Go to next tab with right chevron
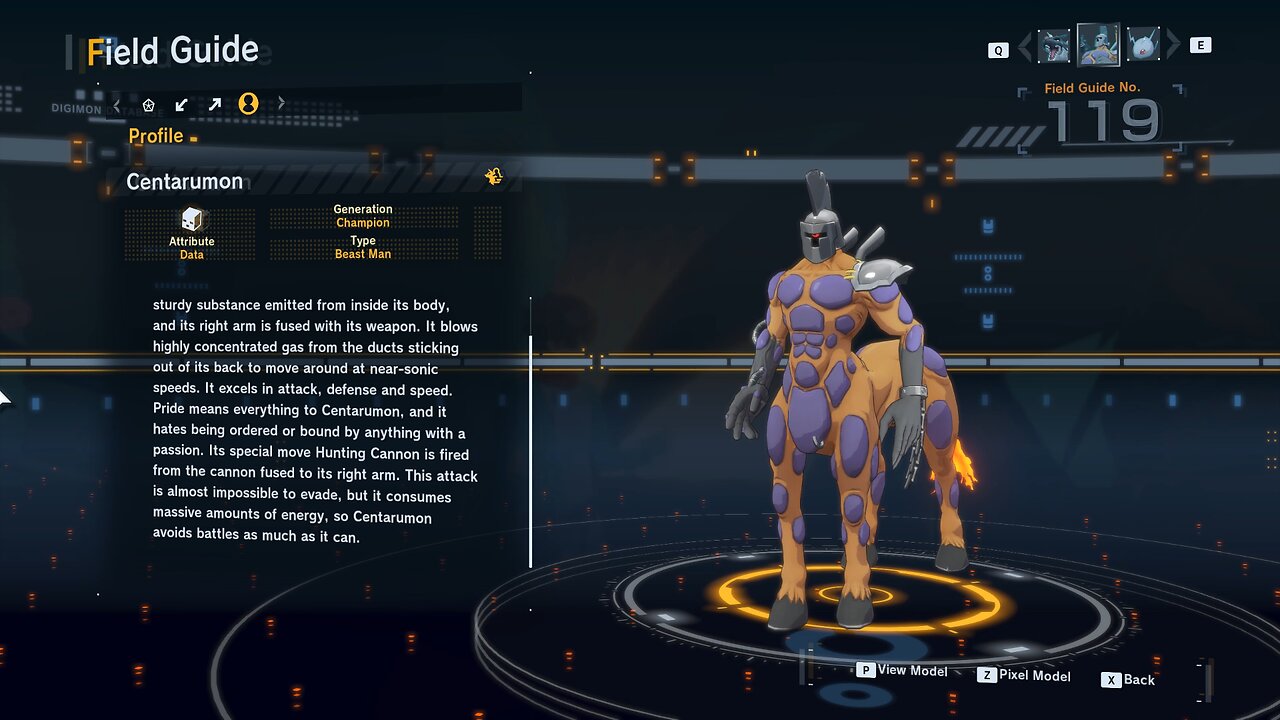Screen dimensions: 1280x720 (x=281, y=103)
